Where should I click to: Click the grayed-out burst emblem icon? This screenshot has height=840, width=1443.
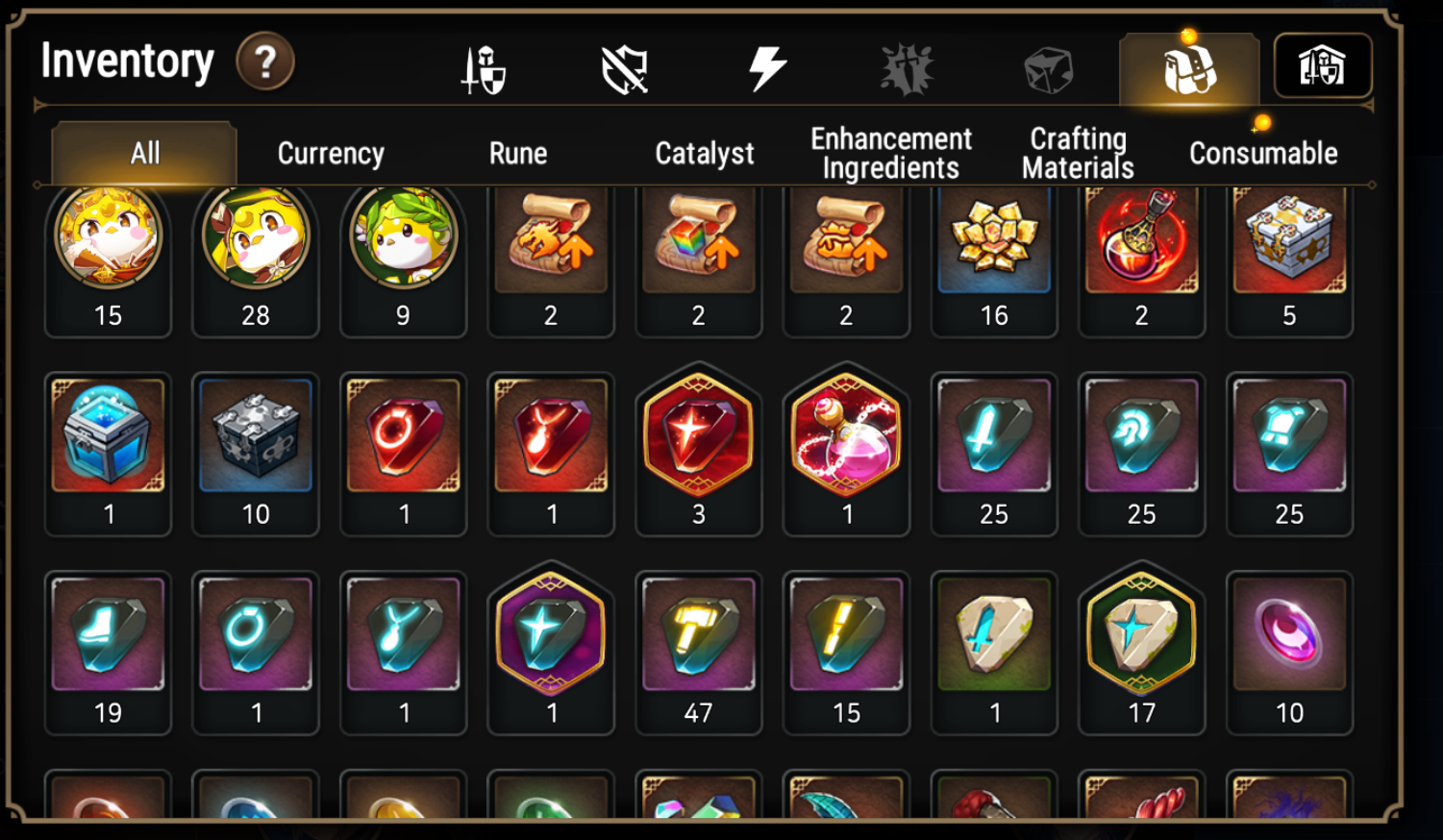coord(908,67)
